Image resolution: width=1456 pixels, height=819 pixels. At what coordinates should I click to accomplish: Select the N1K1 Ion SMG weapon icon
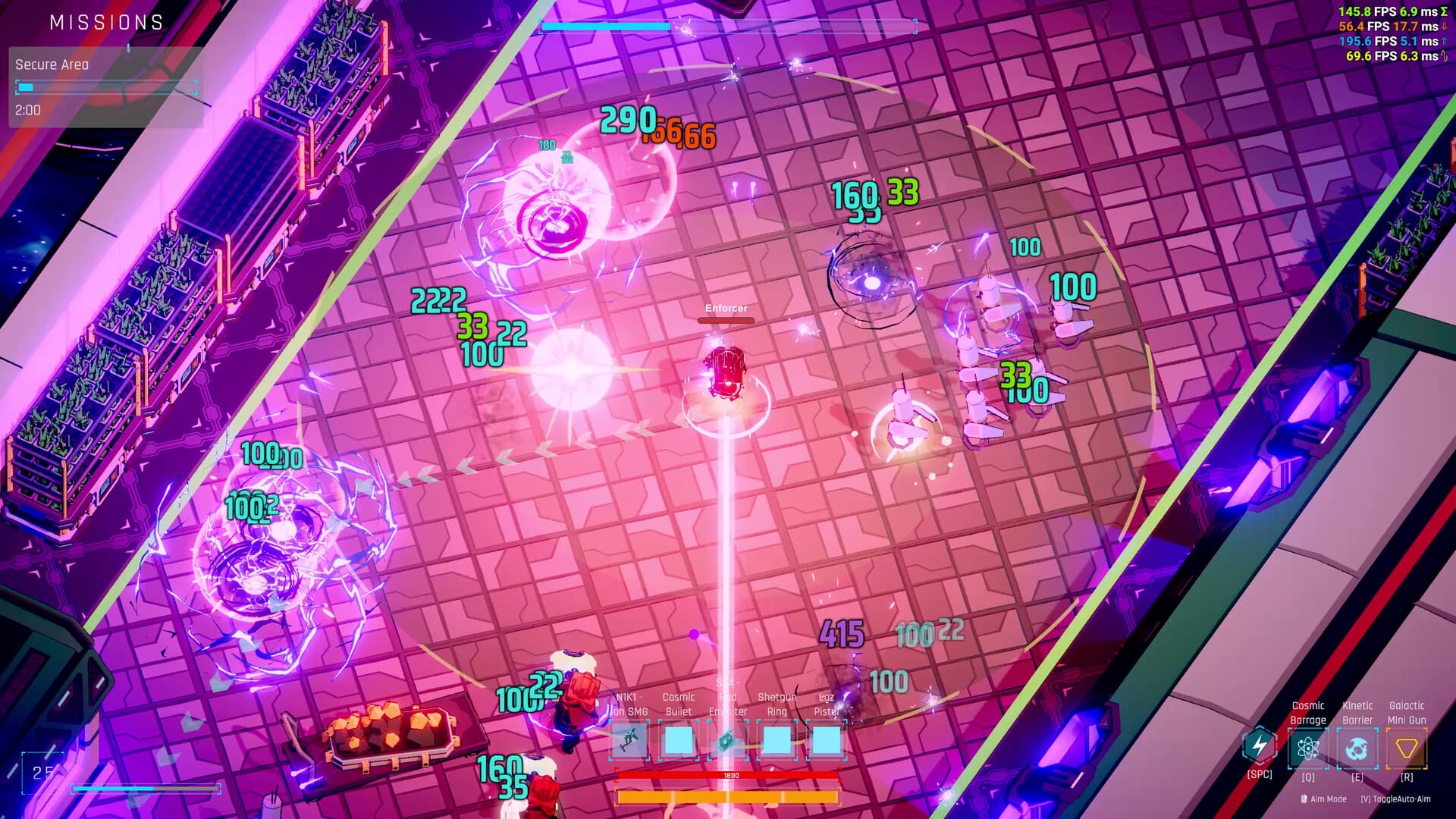pos(630,739)
